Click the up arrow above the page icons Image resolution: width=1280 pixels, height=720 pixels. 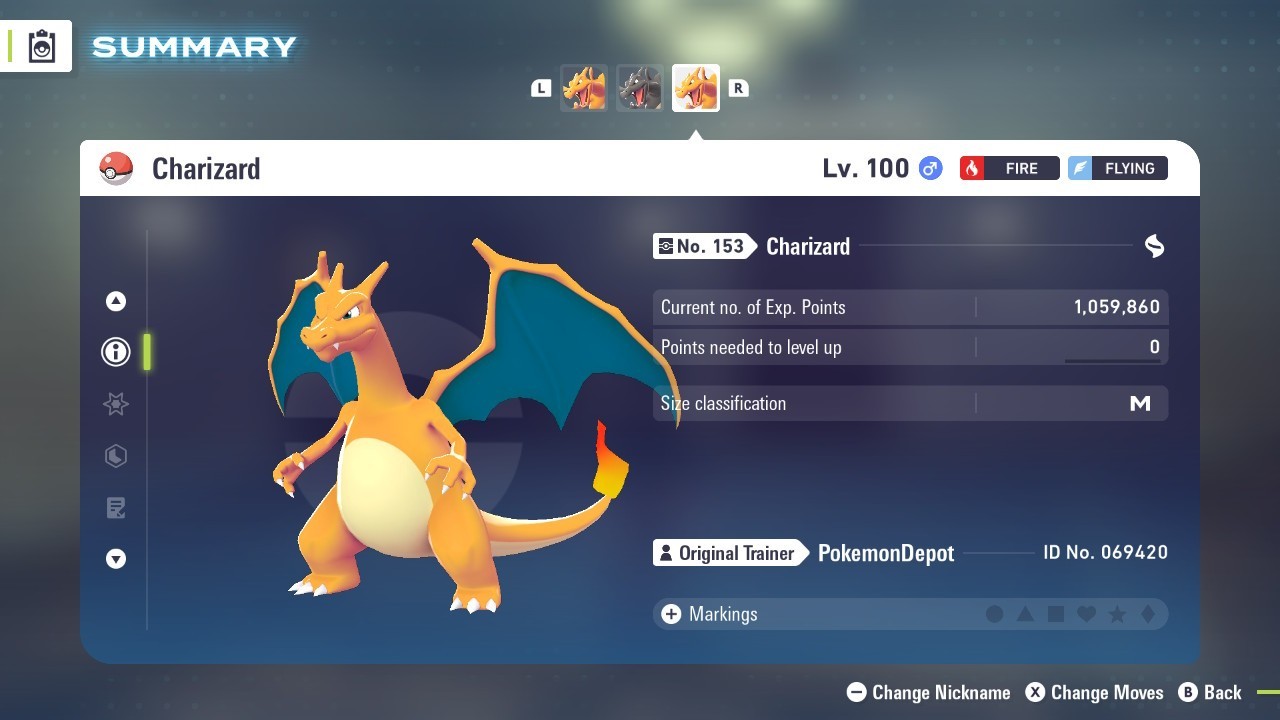[116, 301]
